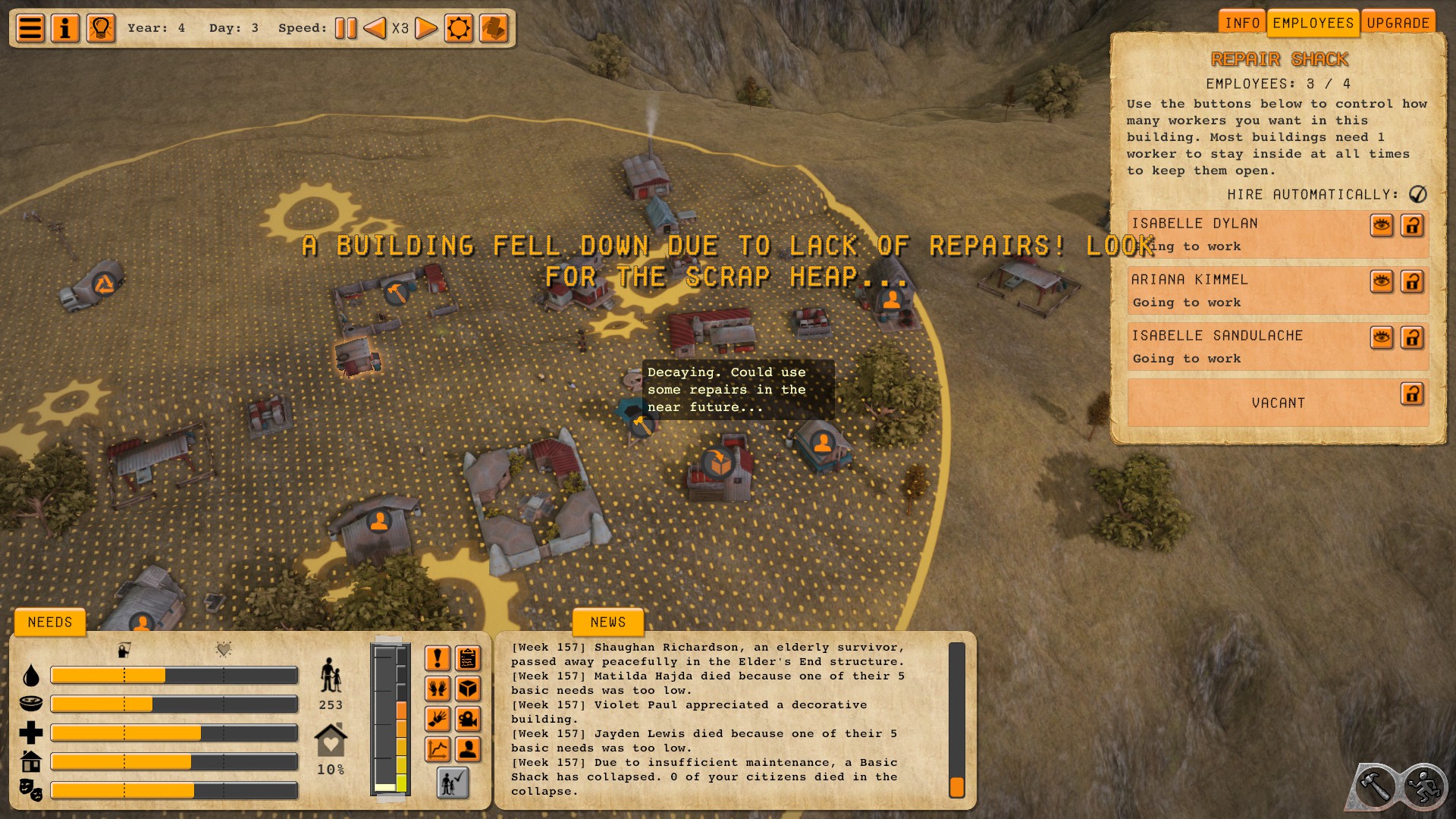This screenshot has height=819, width=1456.
Task: Pause the game speed
Action: pos(346,29)
